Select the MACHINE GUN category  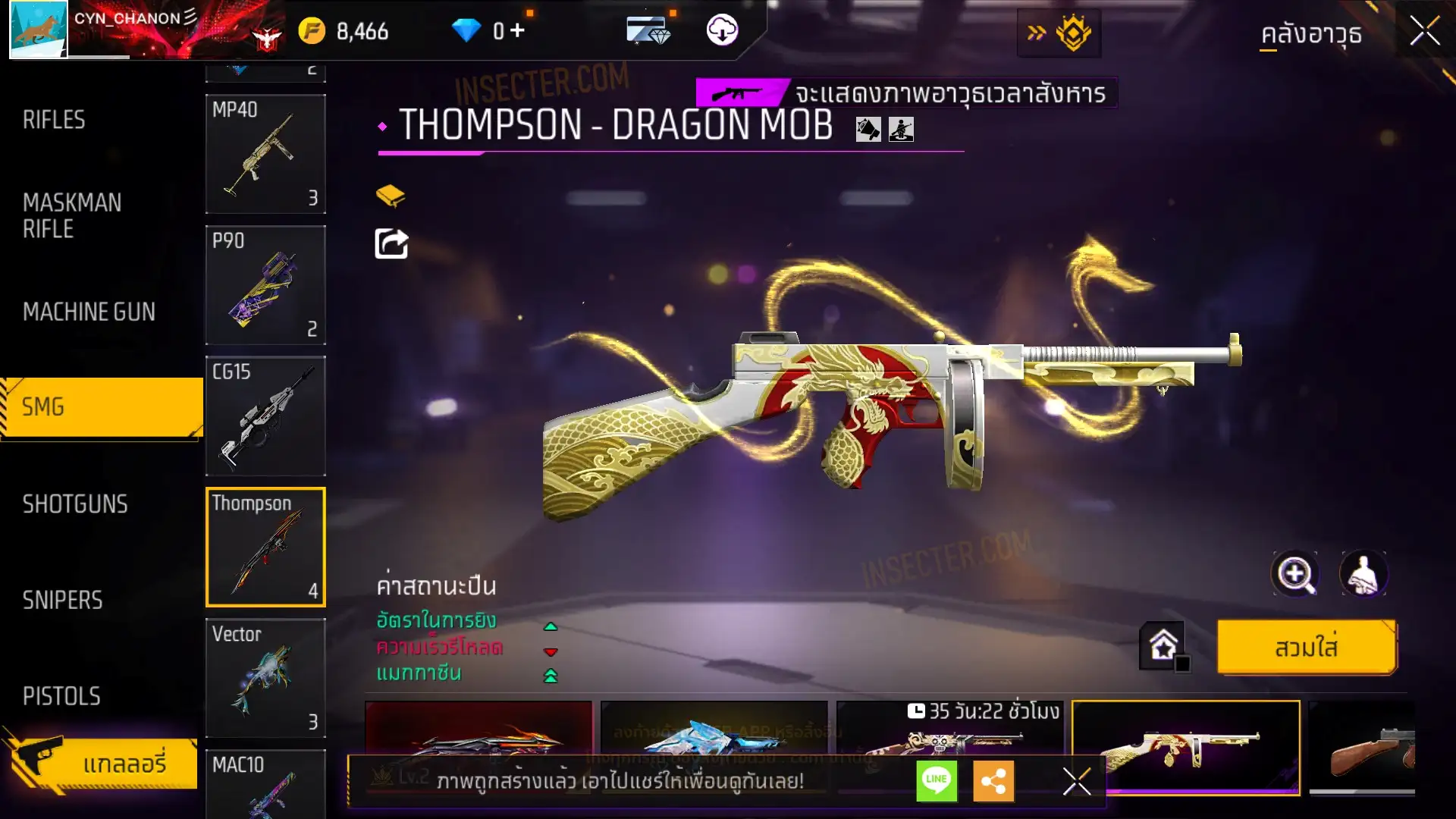89,312
